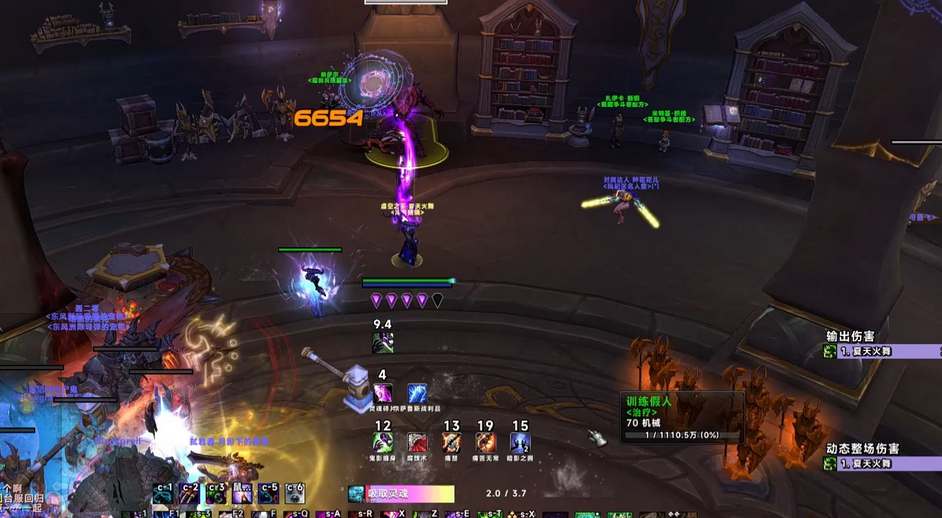Activate the green ability showing cooldown 12

coord(382,441)
